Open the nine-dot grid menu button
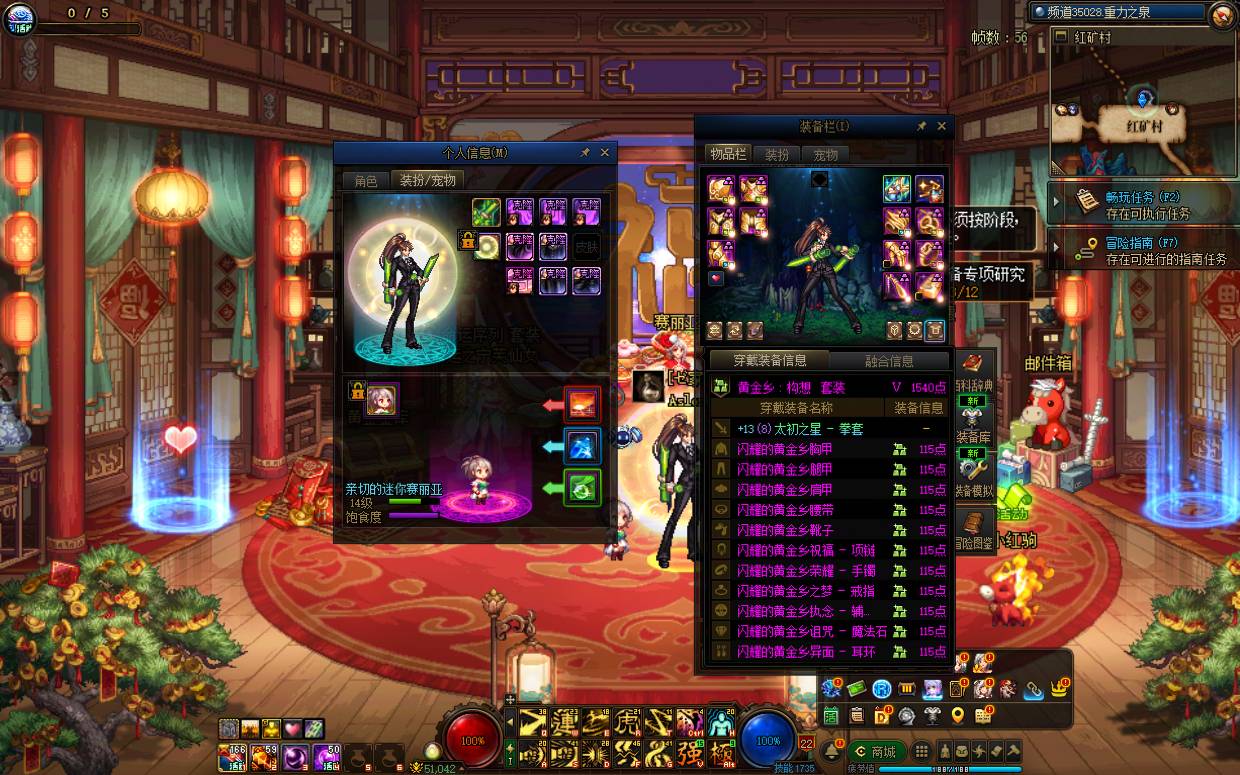Viewport: 1240px width, 775px height. (x=922, y=752)
